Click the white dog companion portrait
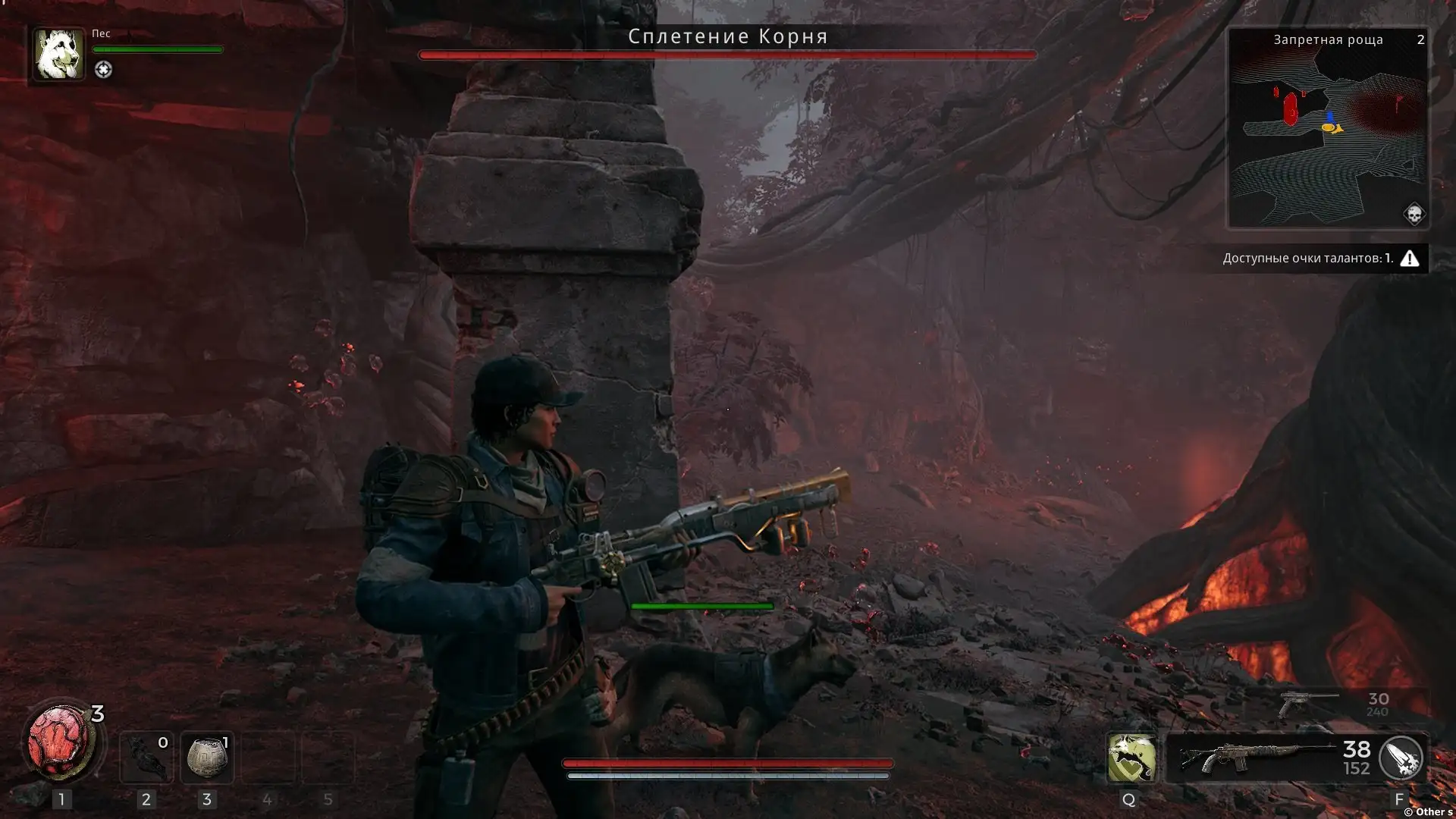This screenshot has width=1456, height=819. click(59, 55)
